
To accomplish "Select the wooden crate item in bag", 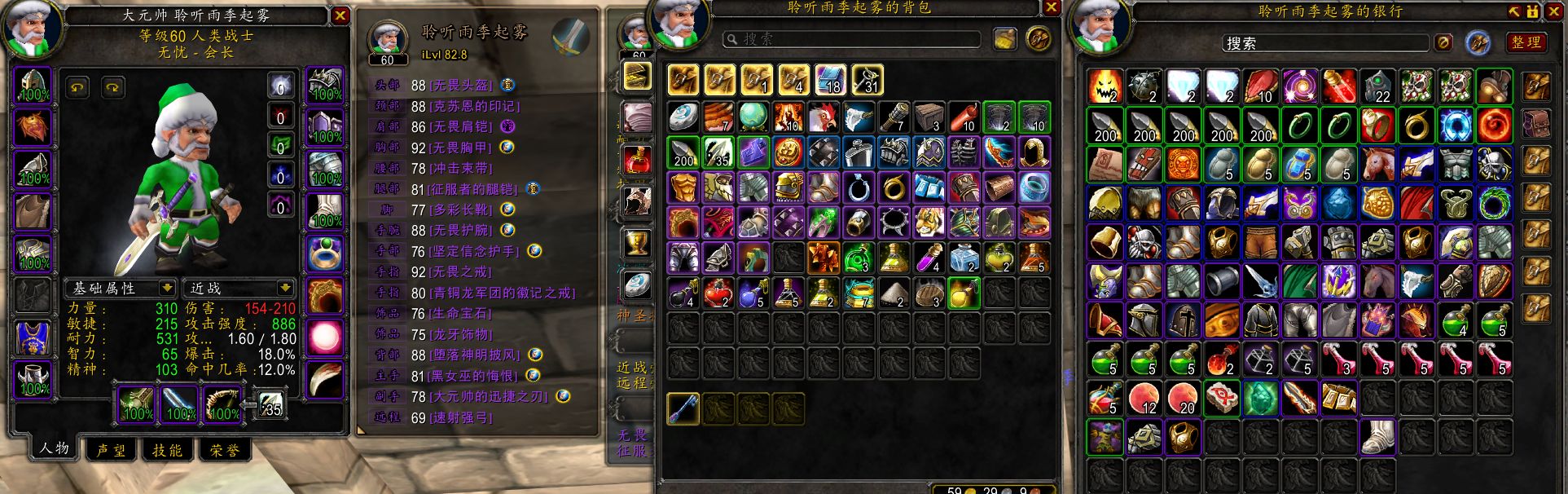I will (929, 117).
